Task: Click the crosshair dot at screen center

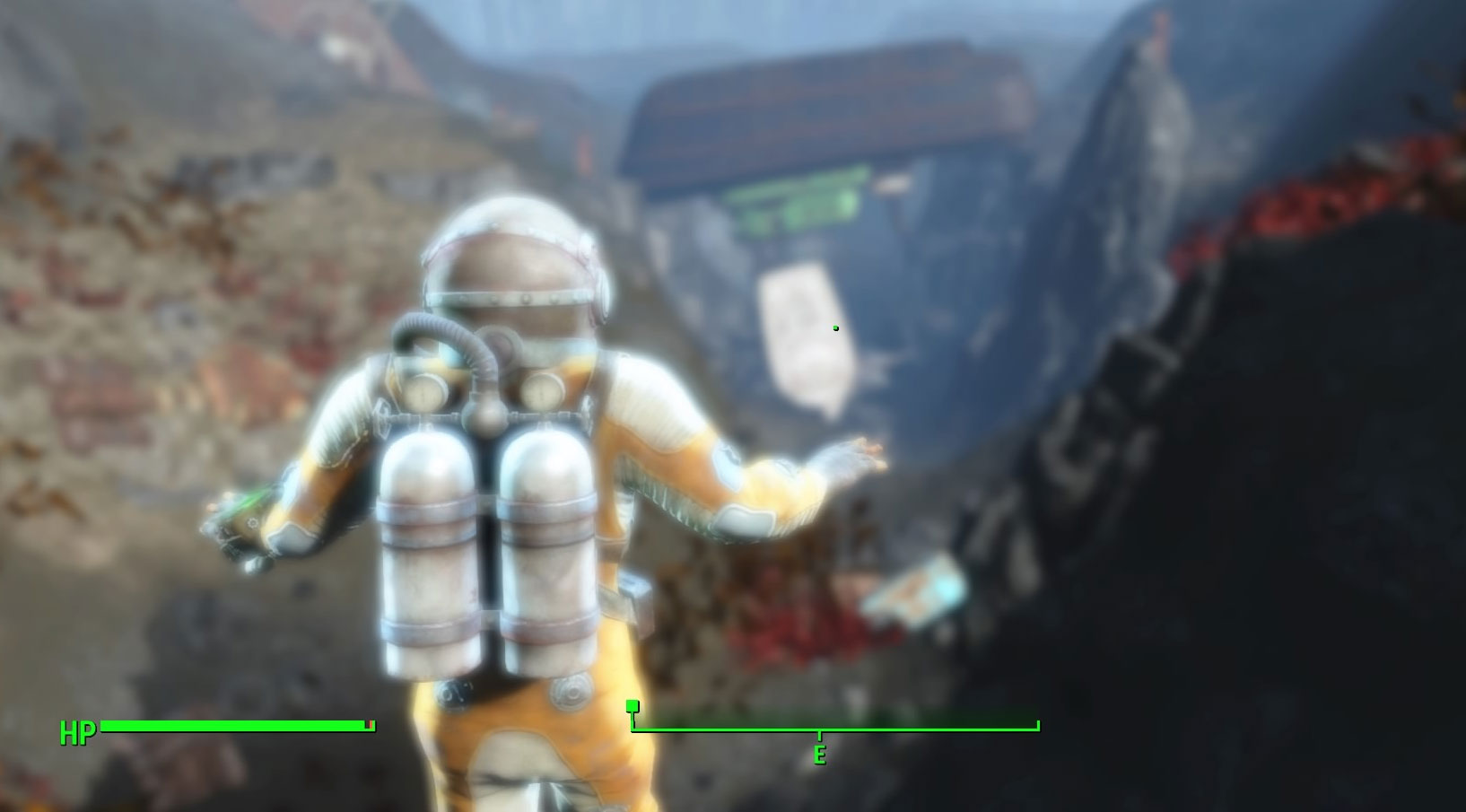Action: pos(836,329)
